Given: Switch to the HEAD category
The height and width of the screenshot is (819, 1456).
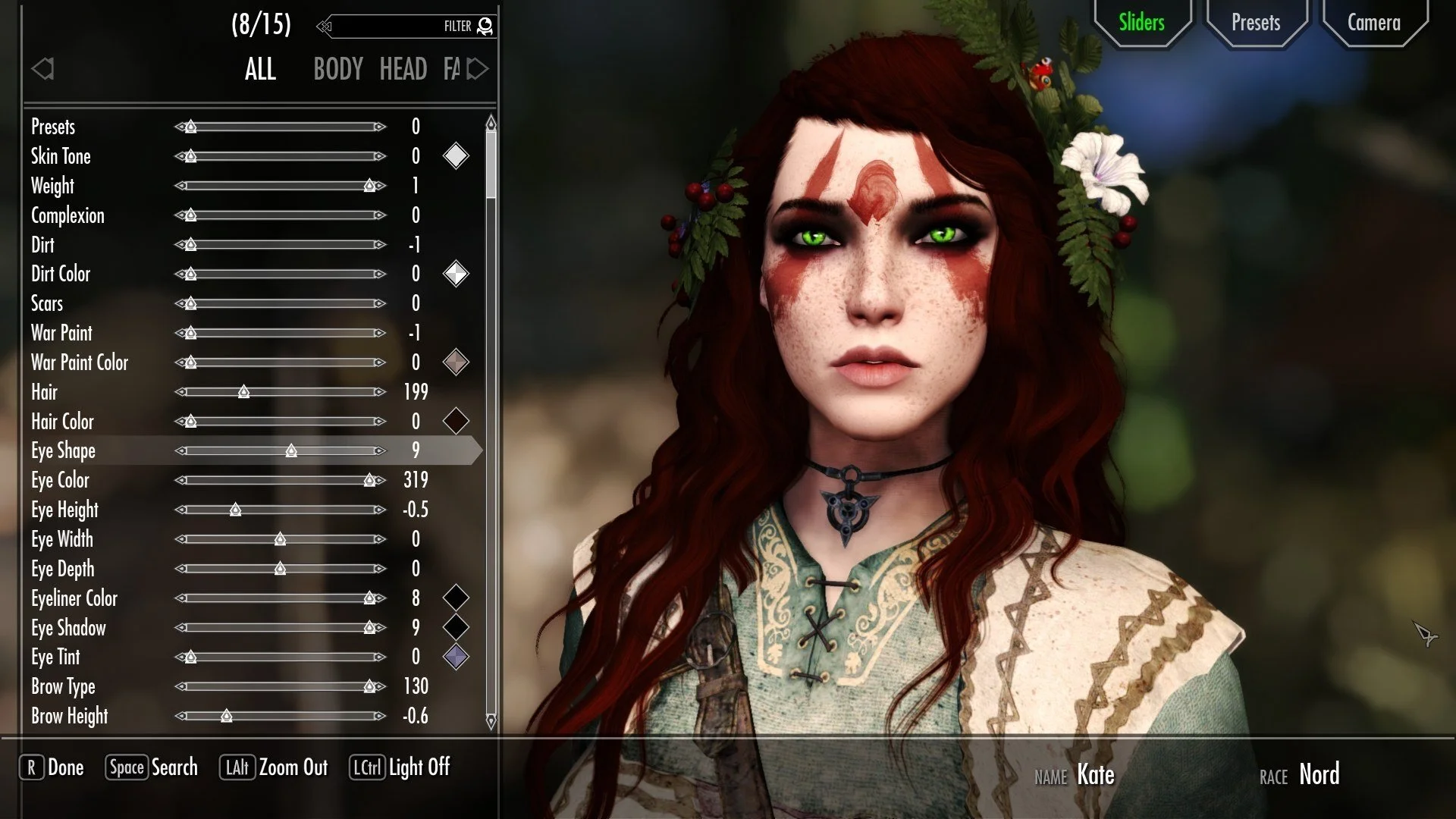Looking at the screenshot, I should tap(403, 70).
